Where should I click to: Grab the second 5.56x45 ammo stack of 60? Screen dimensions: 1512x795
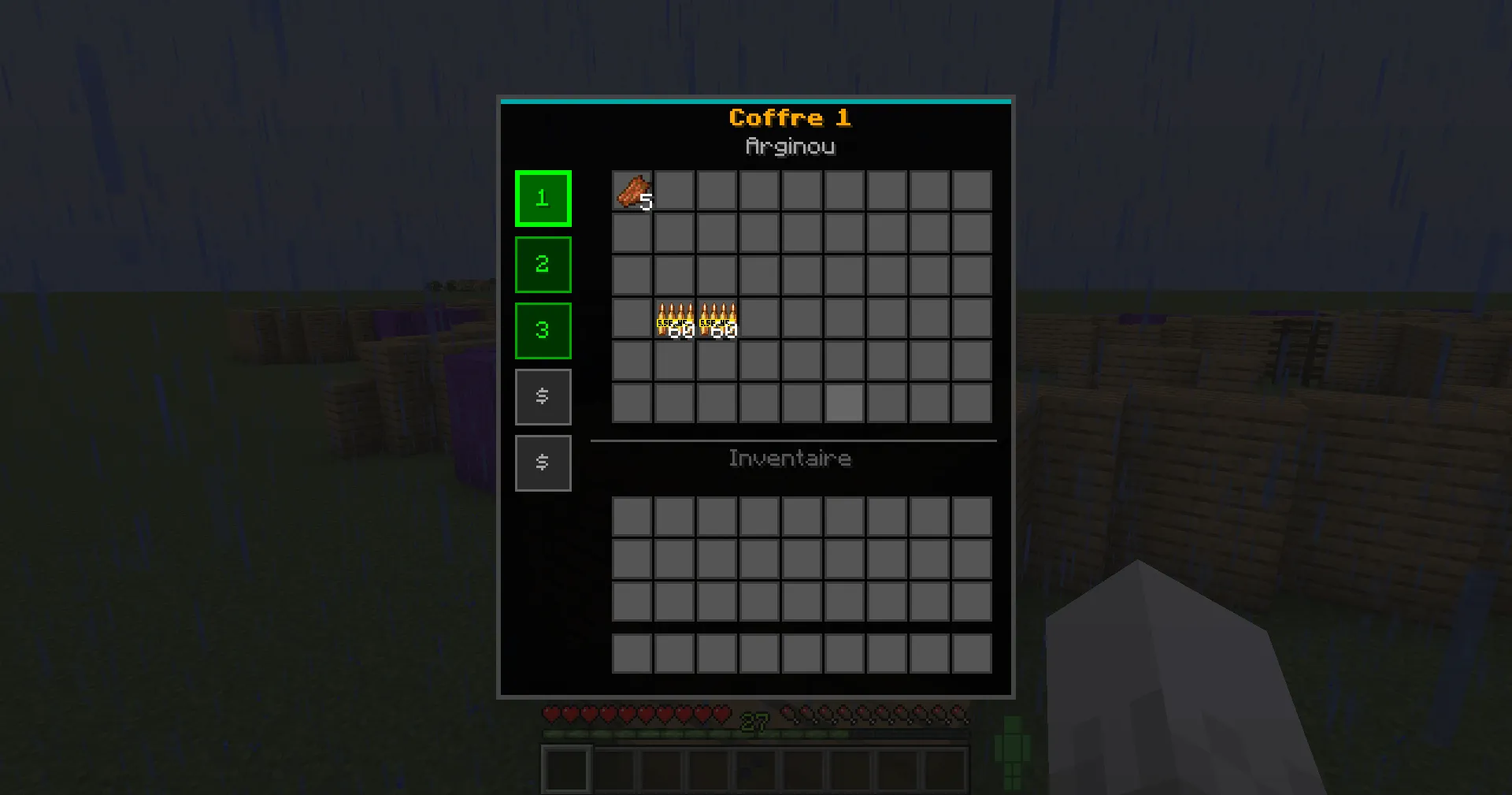[x=717, y=318]
